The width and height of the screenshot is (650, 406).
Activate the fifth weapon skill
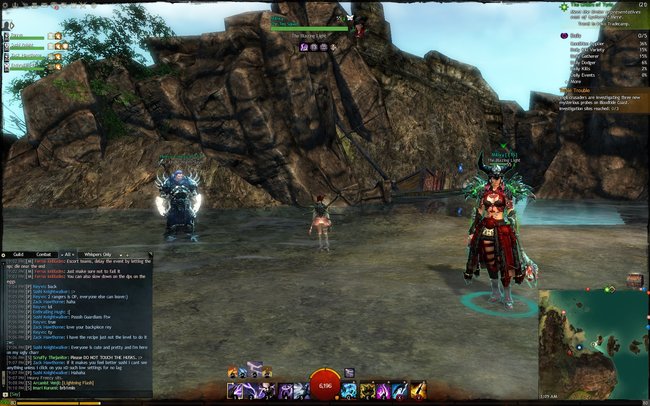pyautogui.click(x=300, y=390)
